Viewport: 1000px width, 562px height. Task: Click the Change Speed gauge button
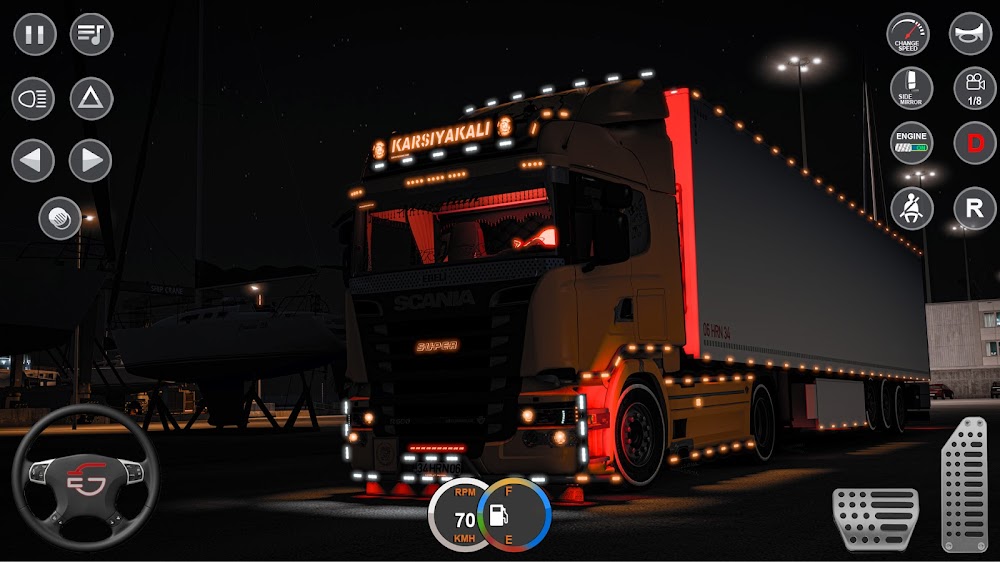[x=908, y=35]
